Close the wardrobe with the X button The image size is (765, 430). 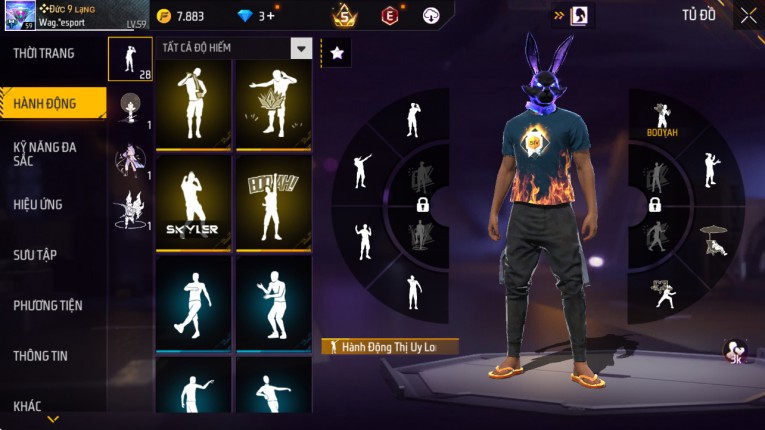(x=748, y=16)
